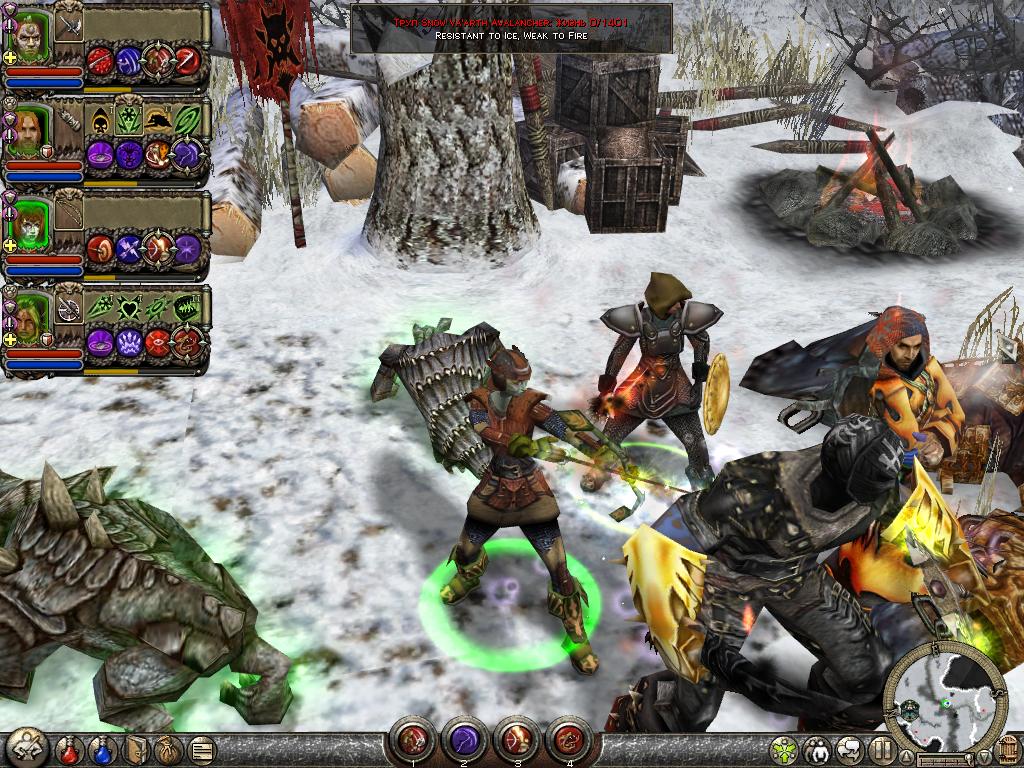Use a red health potion
This screenshot has height=768, width=1024.
coord(71,748)
